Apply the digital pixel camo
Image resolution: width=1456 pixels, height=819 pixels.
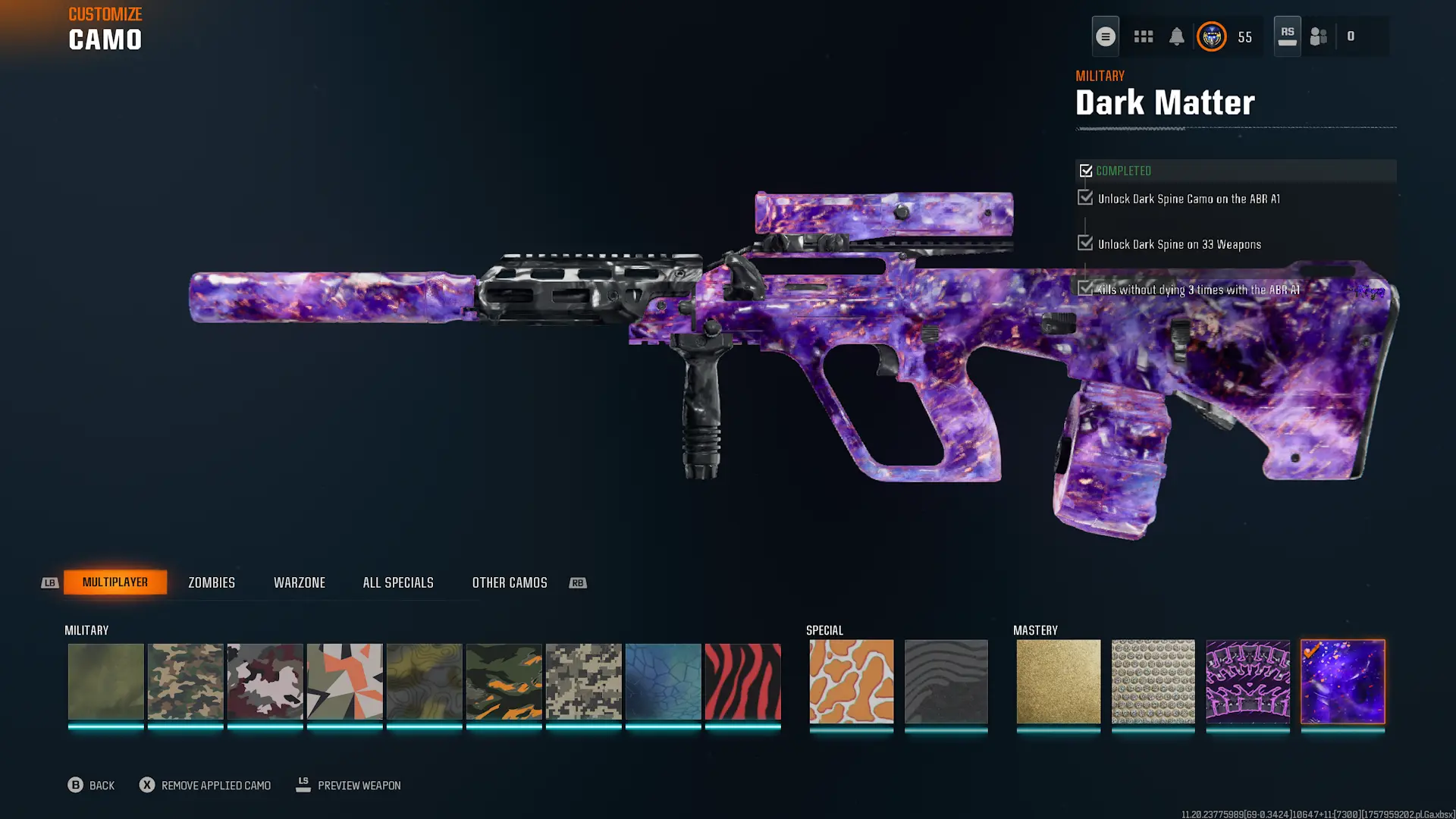(x=583, y=681)
